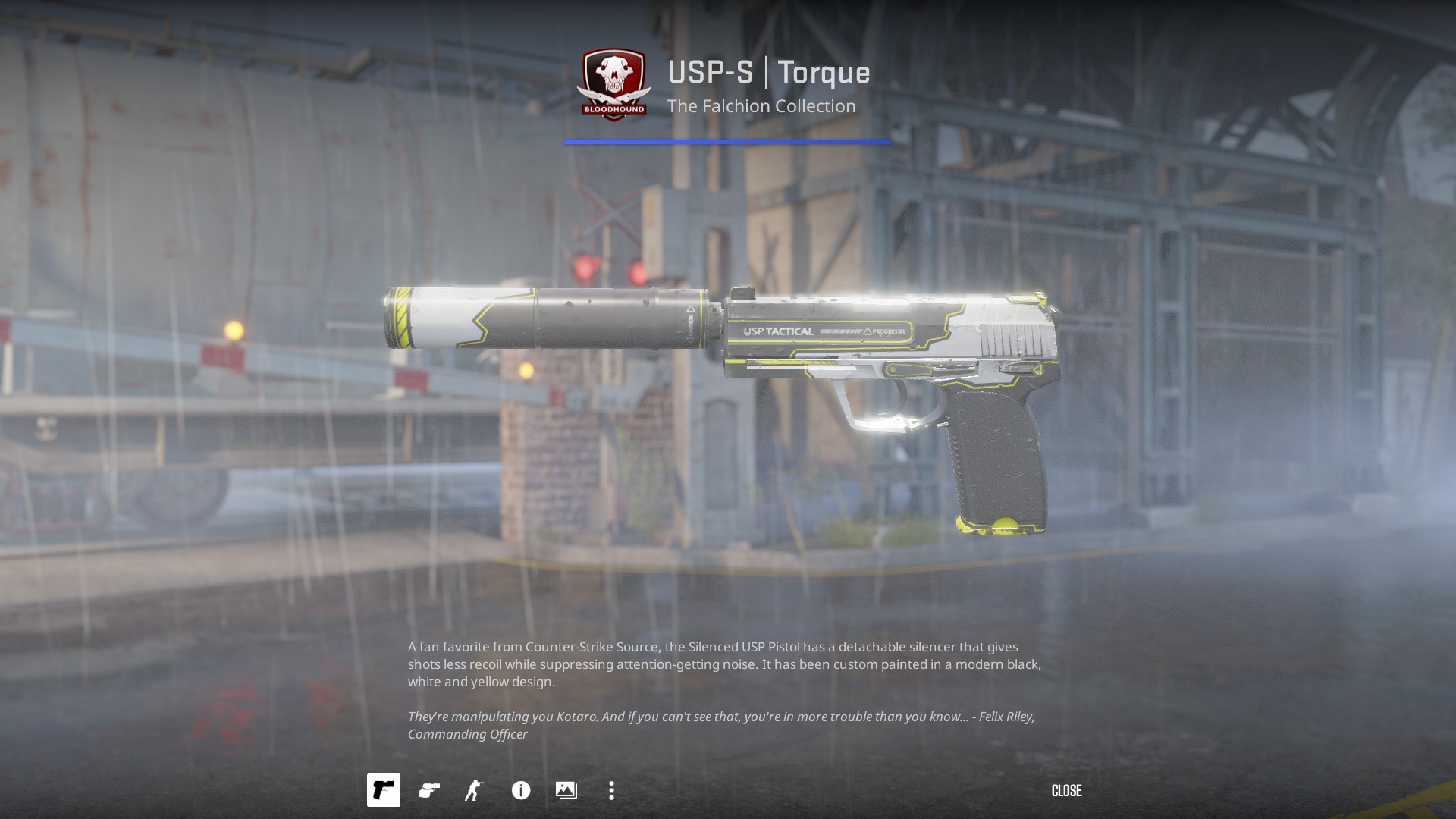Click the skull emblem on the Bloodhound shield

click(614, 74)
